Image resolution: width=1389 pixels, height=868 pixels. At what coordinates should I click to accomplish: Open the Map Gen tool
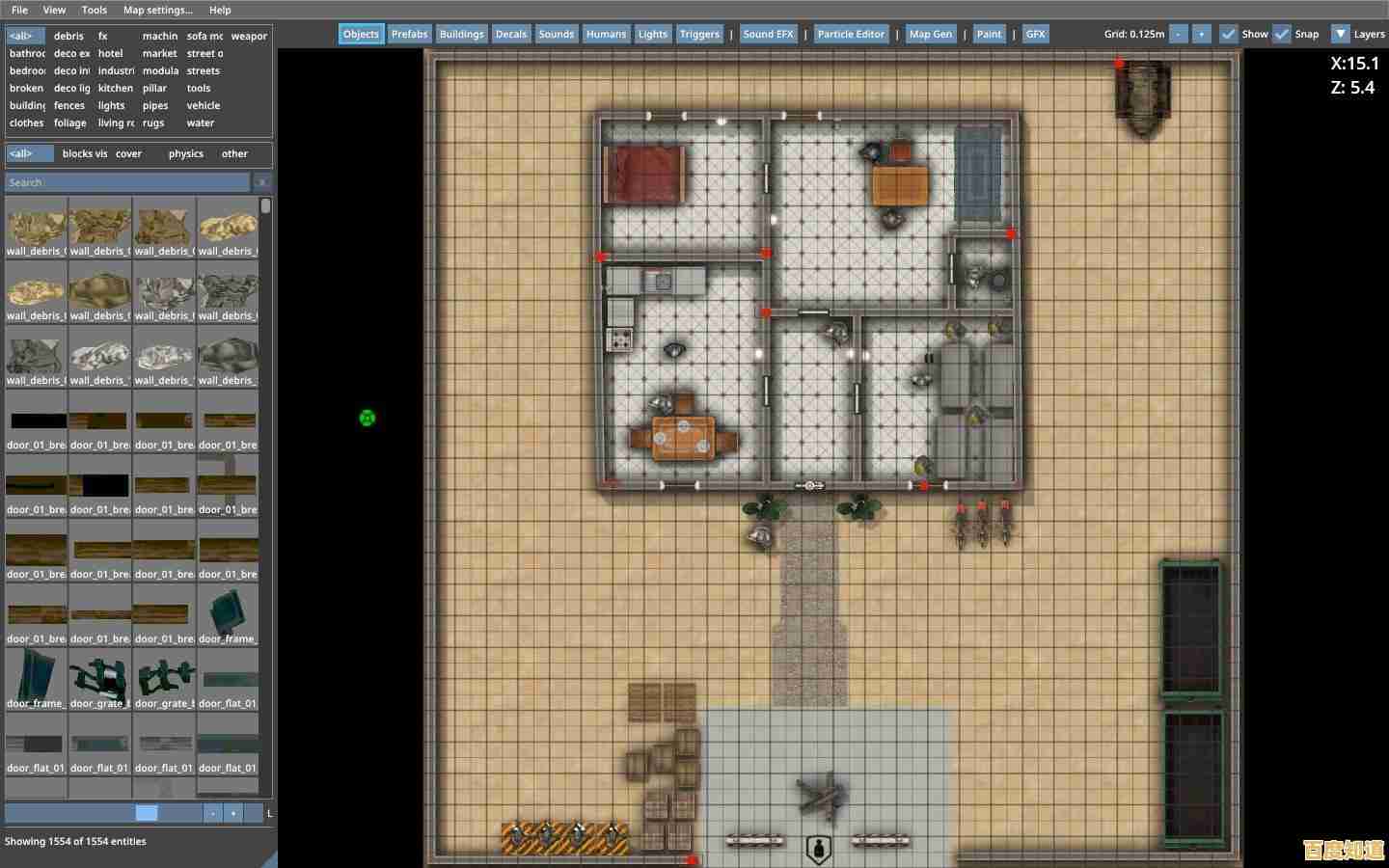click(x=930, y=34)
